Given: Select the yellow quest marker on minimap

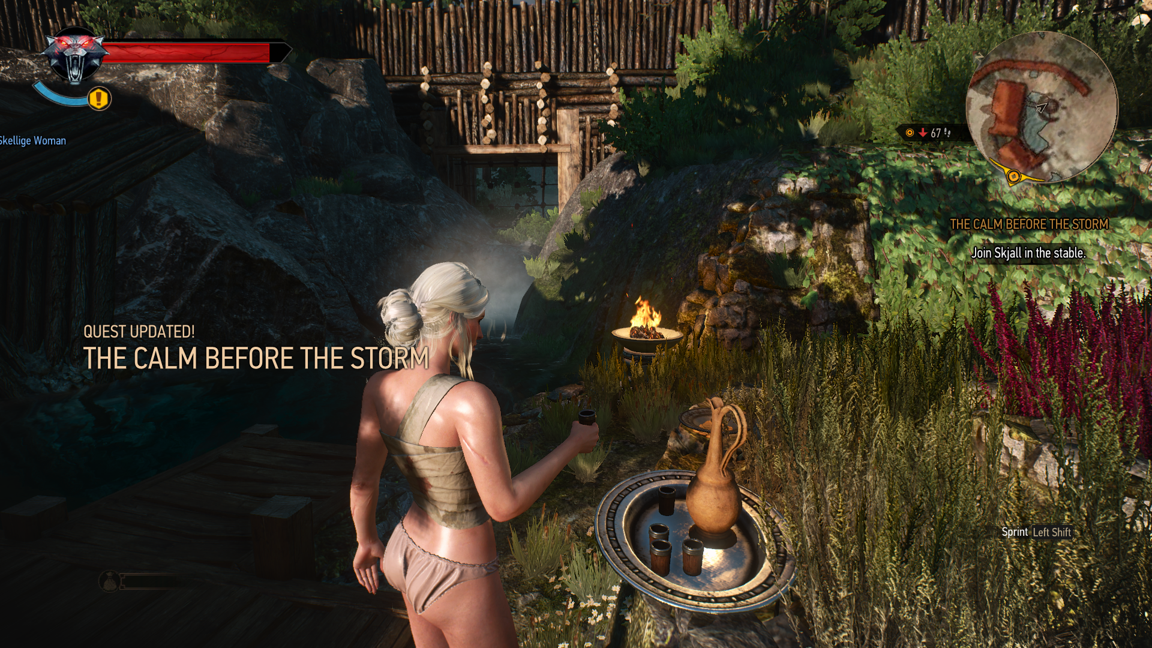Looking at the screenshot, I should (1013, 177).
